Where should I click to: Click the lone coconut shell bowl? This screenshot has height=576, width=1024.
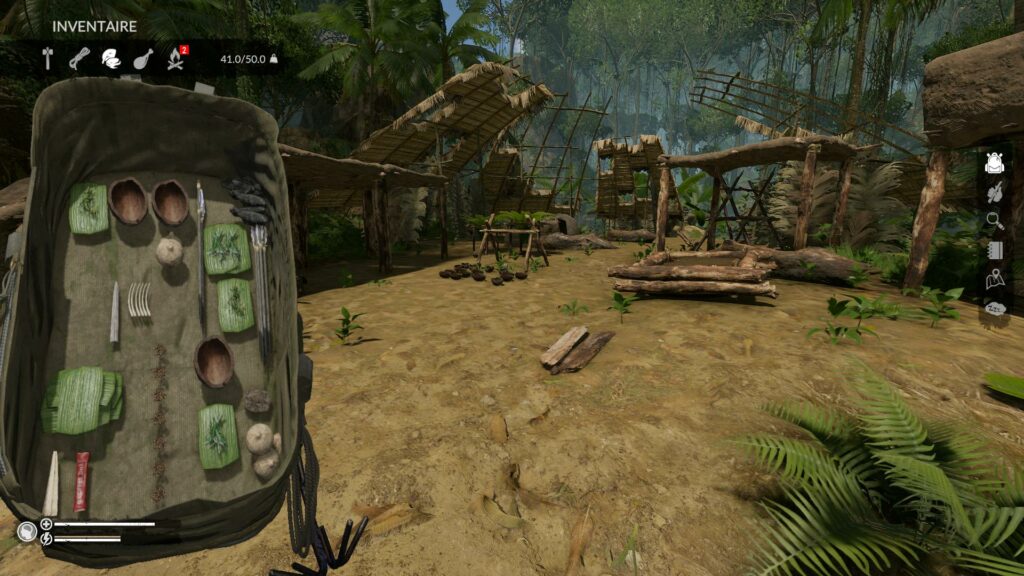coord(213,361)
